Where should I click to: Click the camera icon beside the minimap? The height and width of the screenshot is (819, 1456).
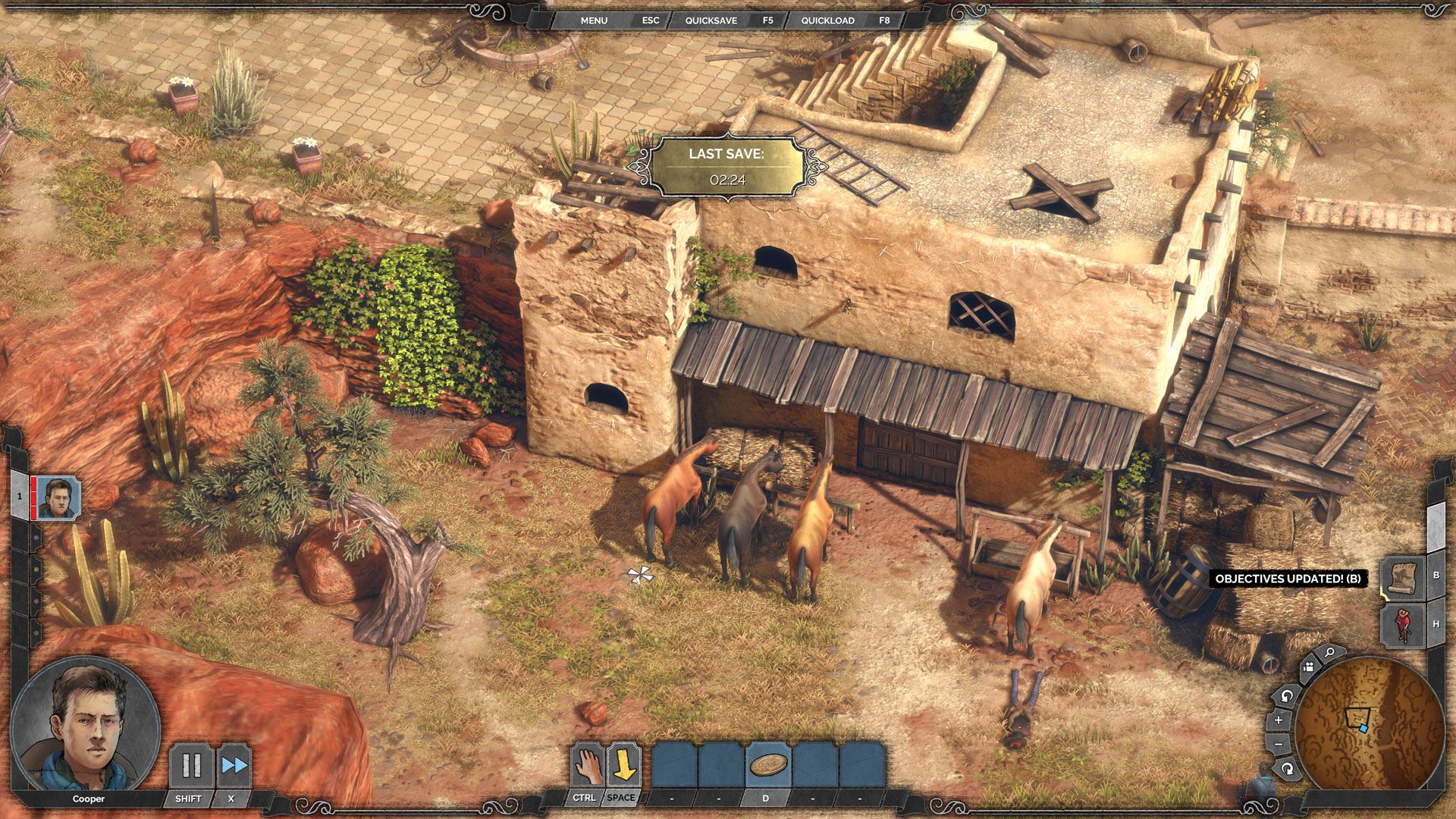[x=1307, y=668]
